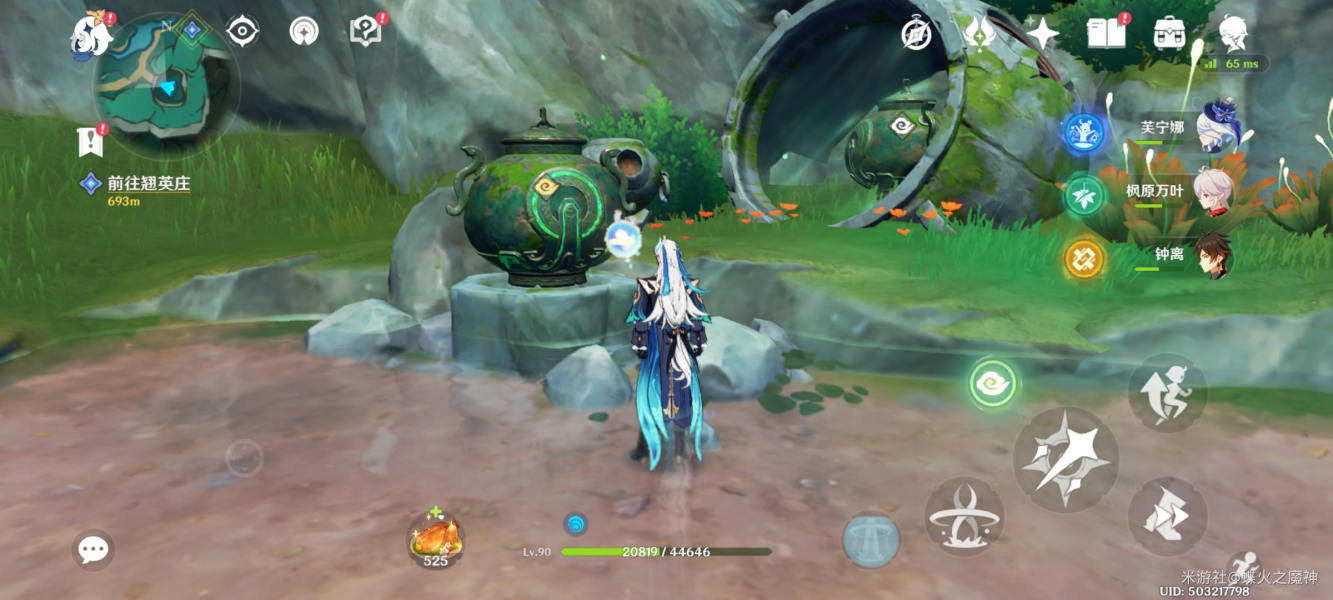Open the quest log bookmark icon
The width and height of the screenshot is (1333, 600).
point(91,142)
